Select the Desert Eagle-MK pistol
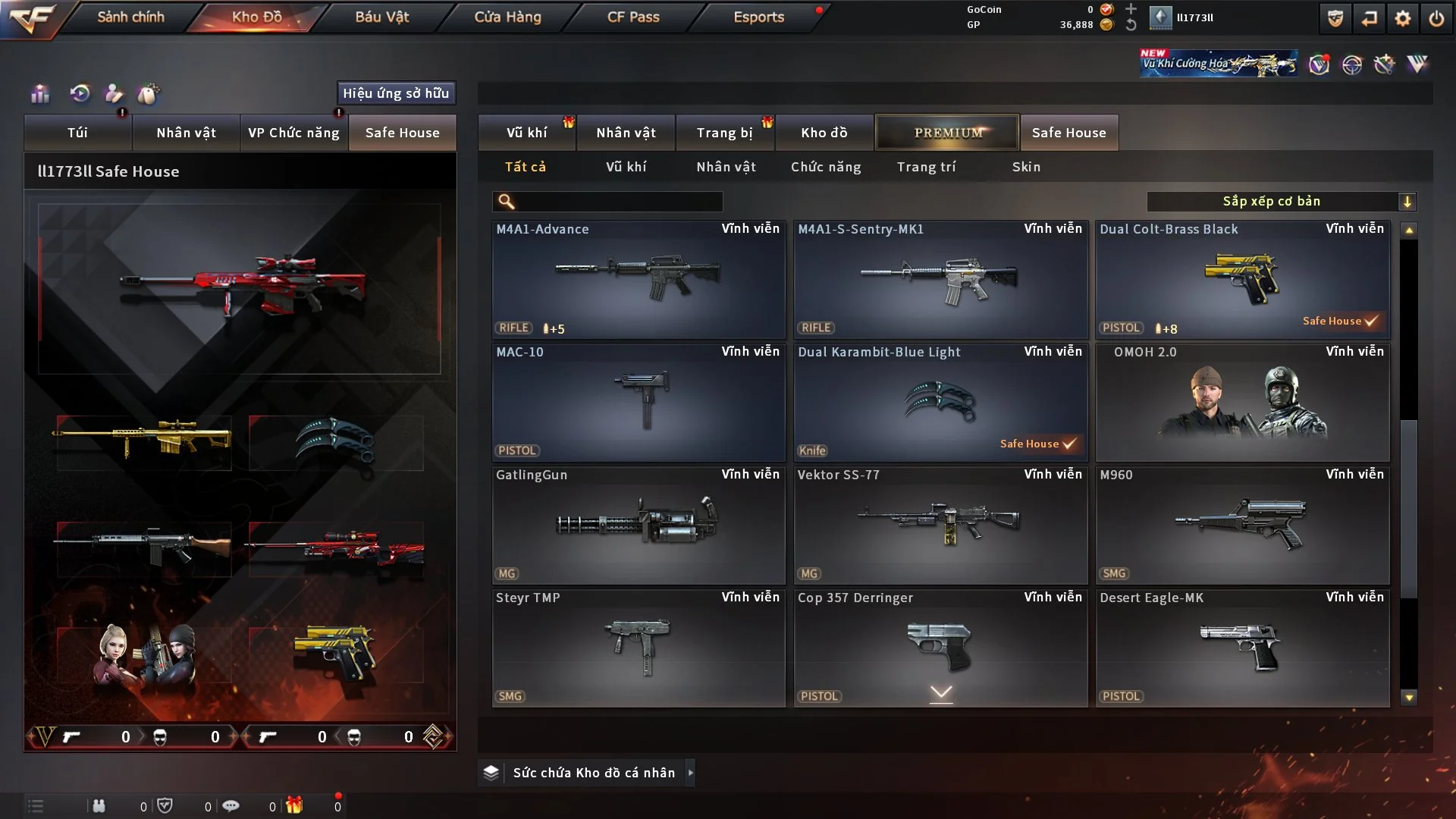 click(x=1242, y=648)
